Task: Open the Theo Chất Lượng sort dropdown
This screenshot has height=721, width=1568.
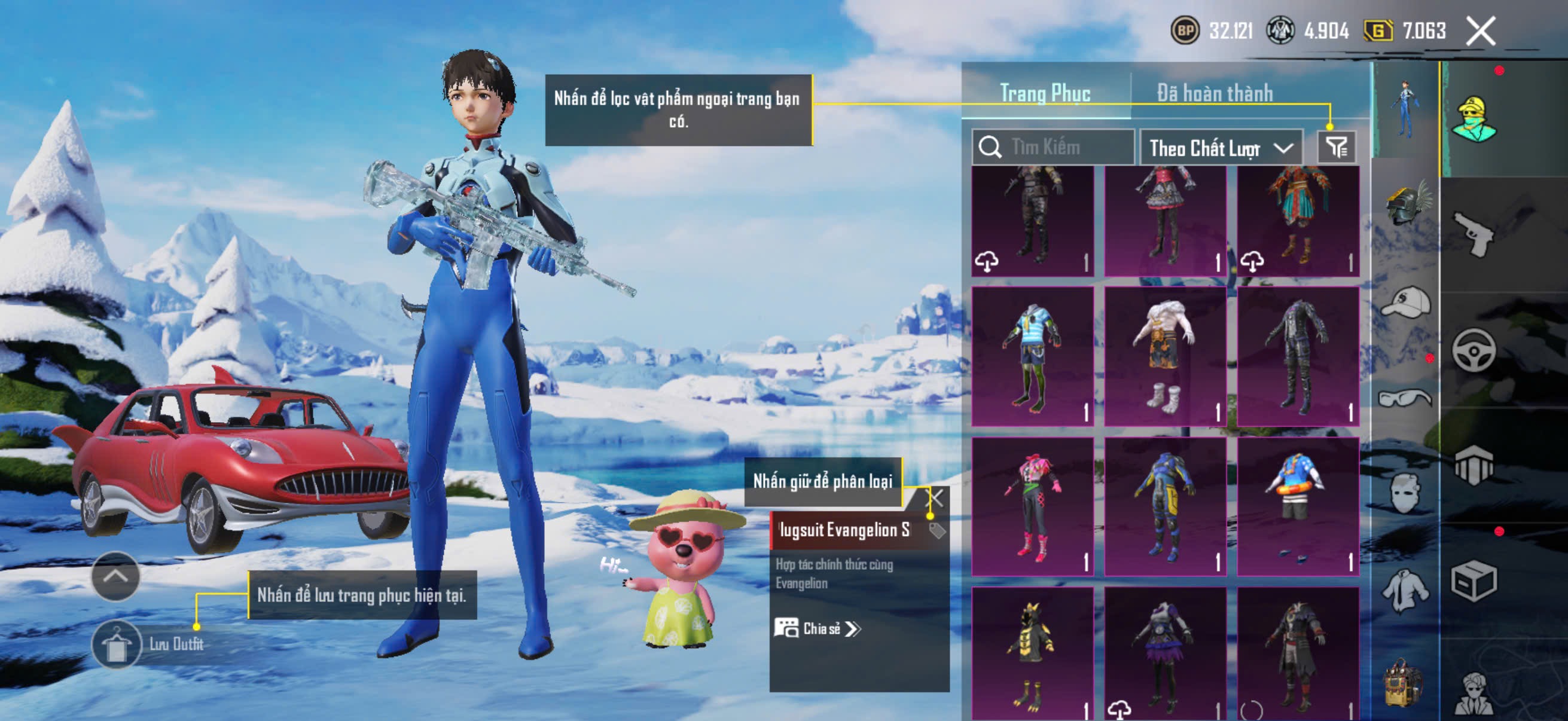Action: click(1221, 148)
